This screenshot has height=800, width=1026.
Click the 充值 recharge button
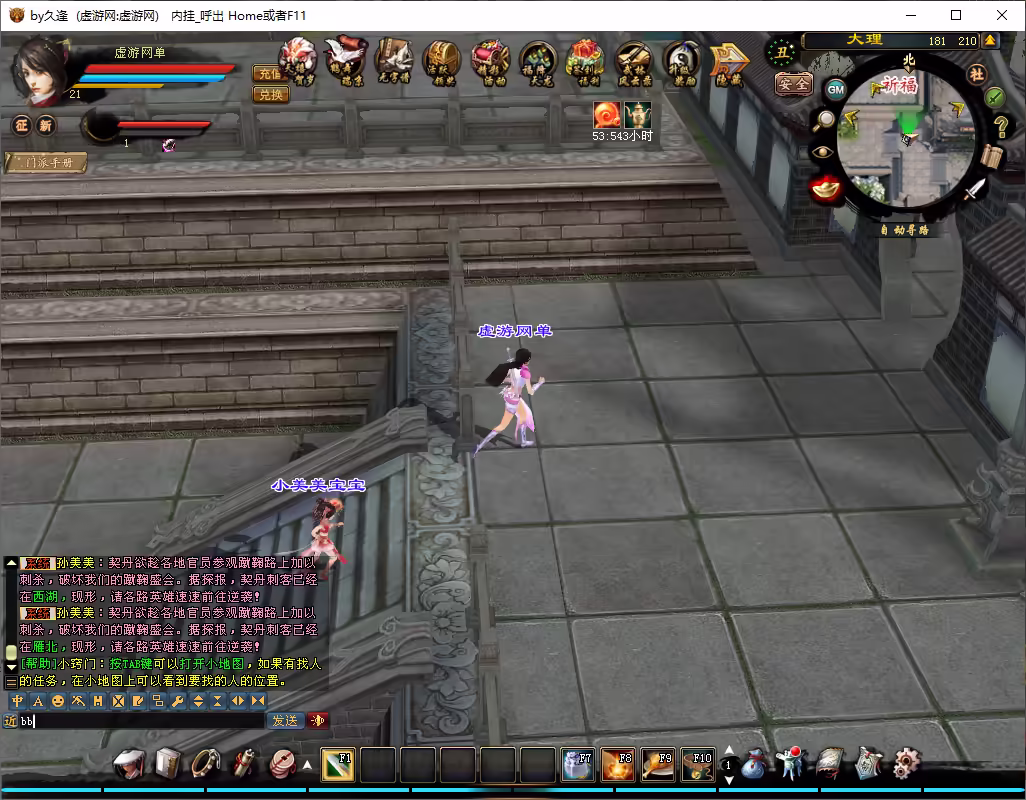tap(269, 73)
